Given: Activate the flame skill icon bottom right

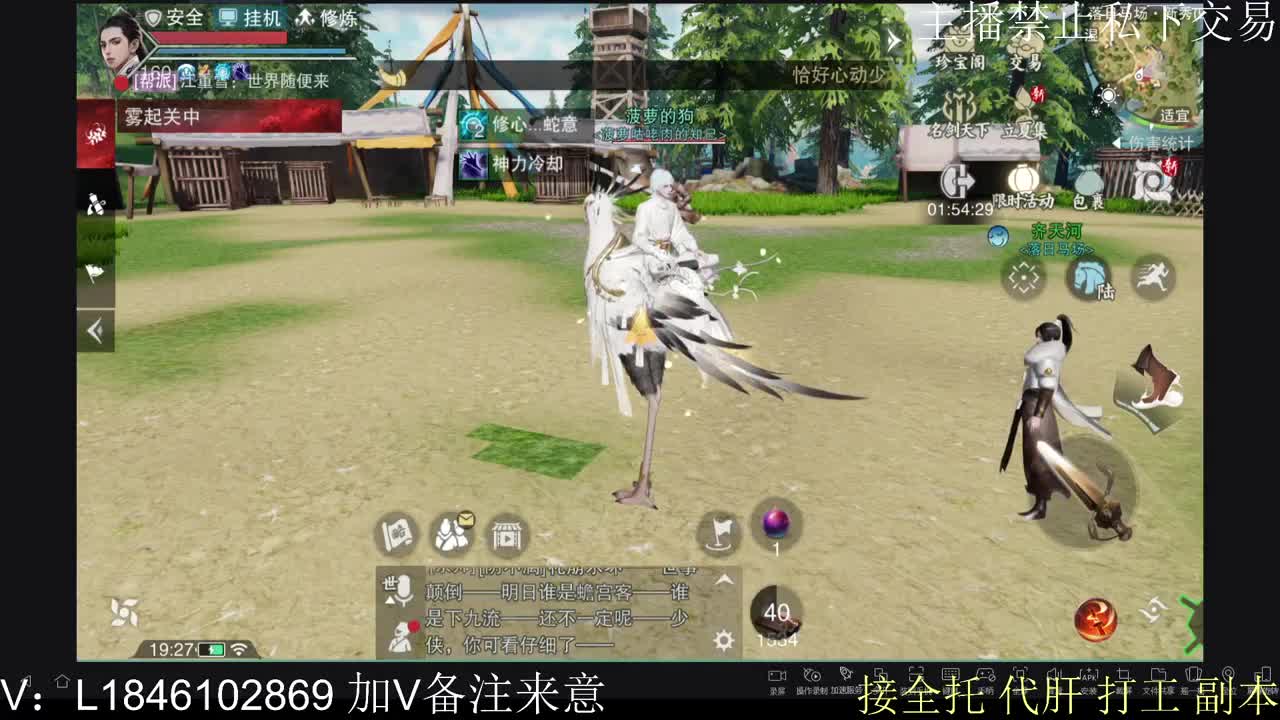Looking at the screenshot, I should coord(1097,621).
